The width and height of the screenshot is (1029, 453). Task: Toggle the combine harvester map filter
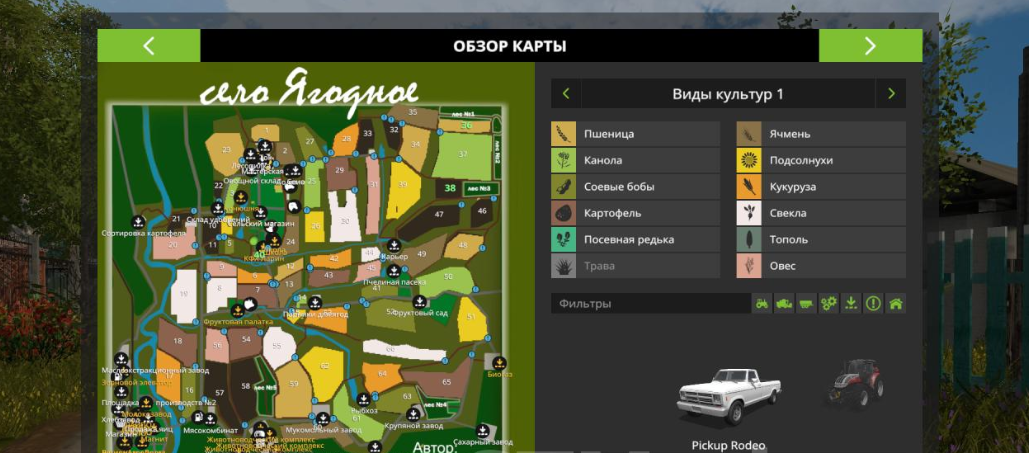click(x=784, y=304)
